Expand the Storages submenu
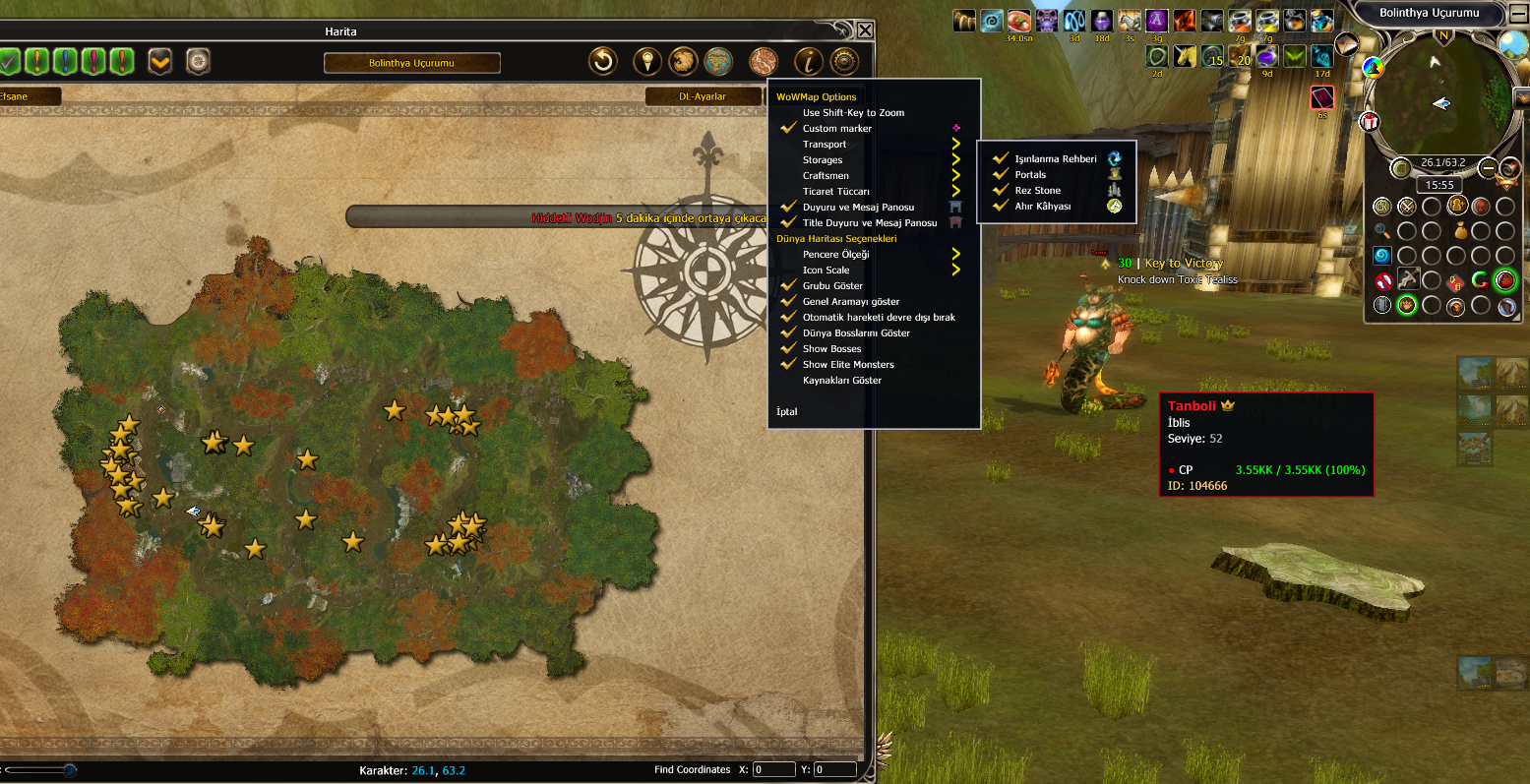 823,160
